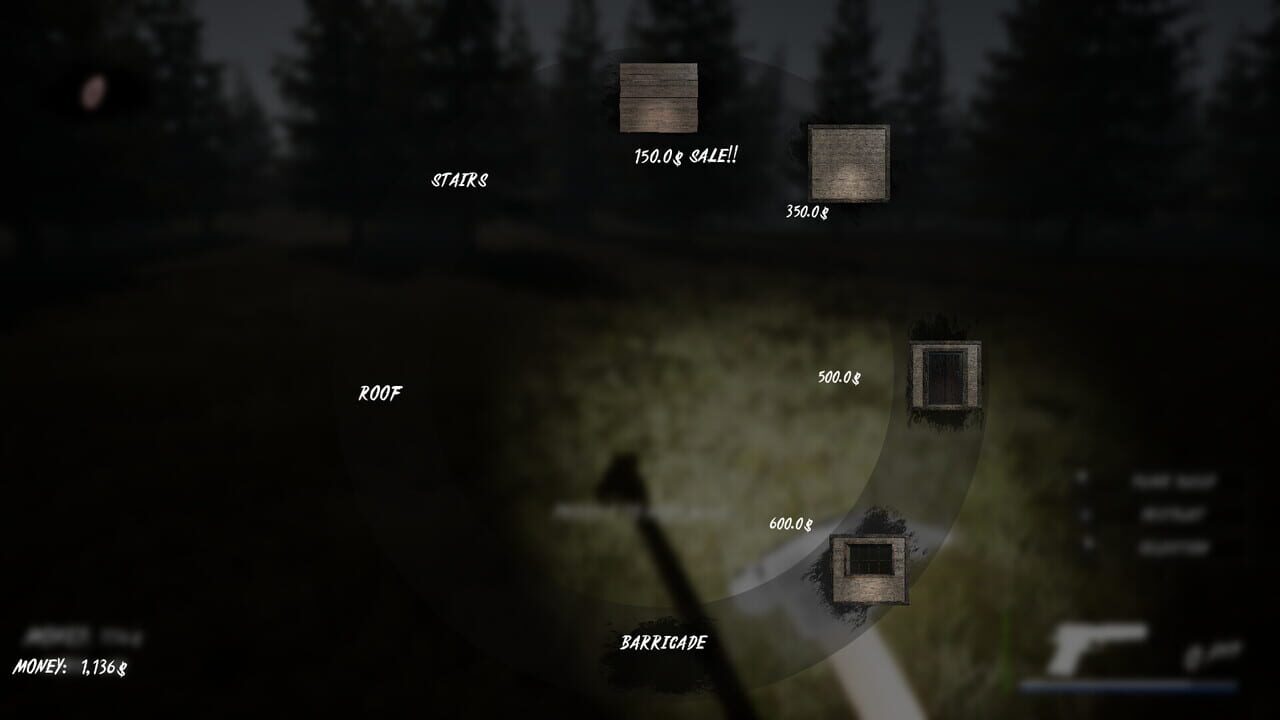Click the blue ammo bar under the pistol

pos(1130,686)
